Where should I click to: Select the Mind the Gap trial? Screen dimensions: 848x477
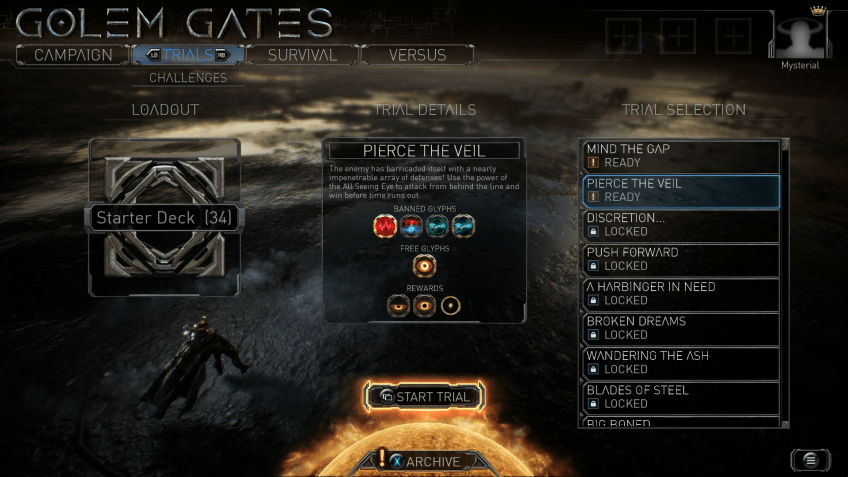click(x=680, y=156)
